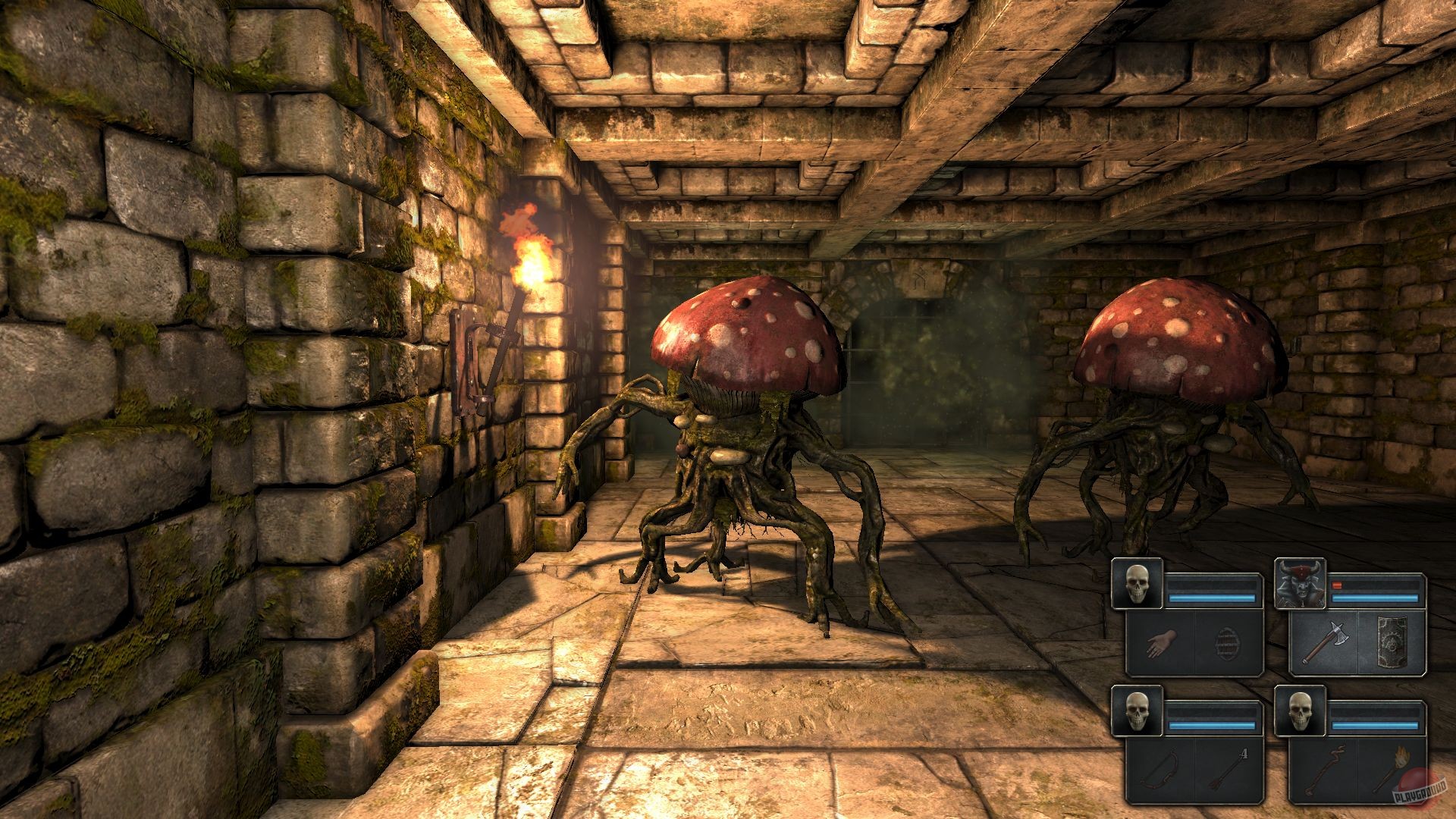Click the mace weapon slot

(1325, 768)
